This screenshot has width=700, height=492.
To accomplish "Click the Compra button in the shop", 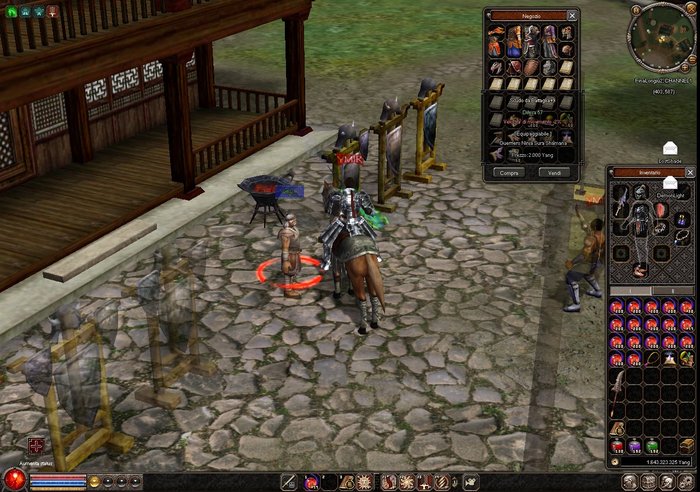I will pyautogui.click(x=508, y=171).
